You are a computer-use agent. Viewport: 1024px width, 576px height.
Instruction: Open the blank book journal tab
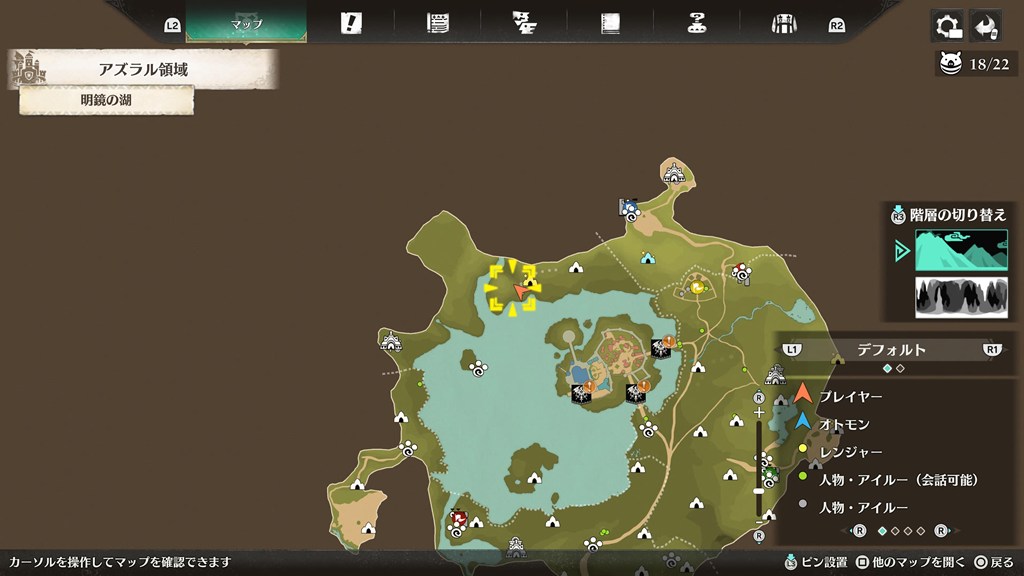pyautogui.click(x=611, y=23)
